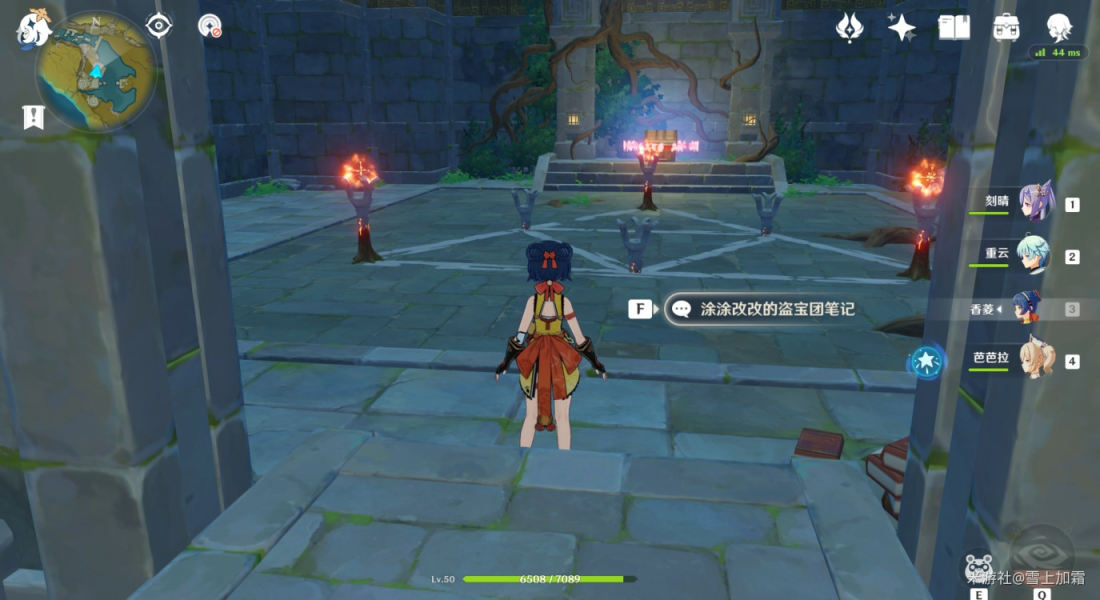Click the blue star icon beside 芭芭拉
The width and height of the screenshot is (1100, 600).
pyautogui.click(x=927, y=360)
